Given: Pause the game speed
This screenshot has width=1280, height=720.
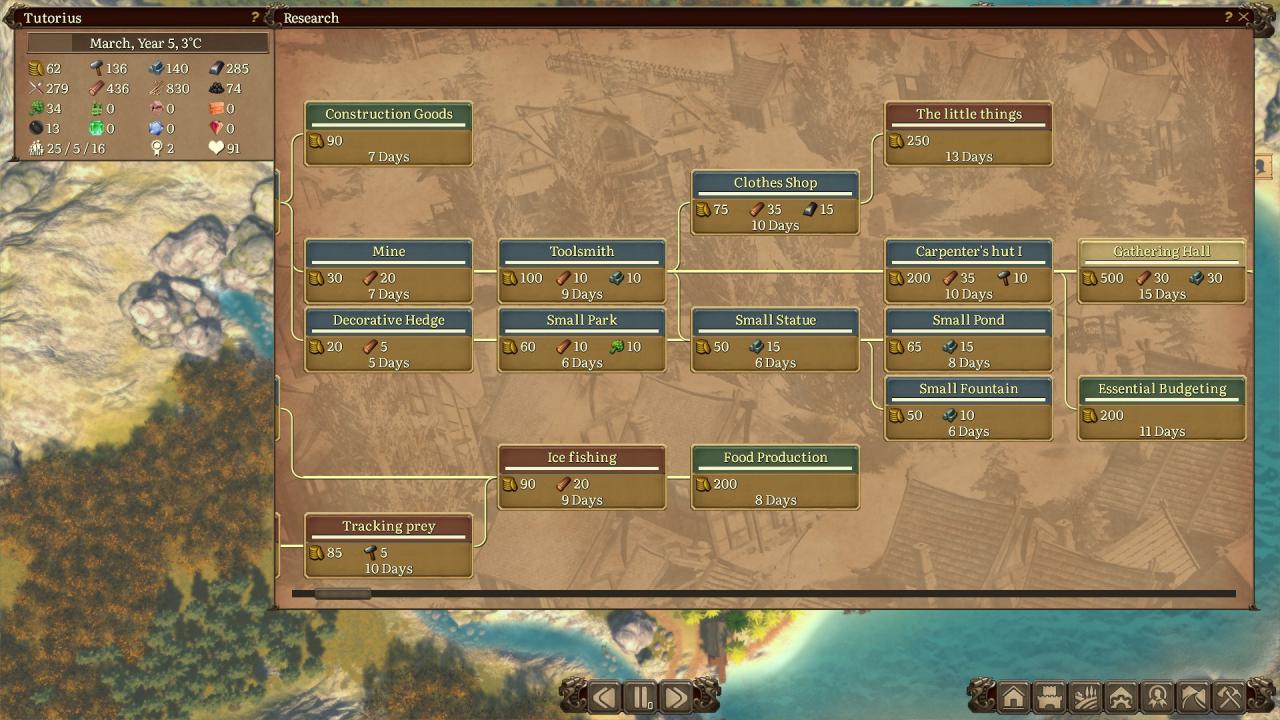Looking at the screenshot, I should pyautogui.click(x=640, y=696).
